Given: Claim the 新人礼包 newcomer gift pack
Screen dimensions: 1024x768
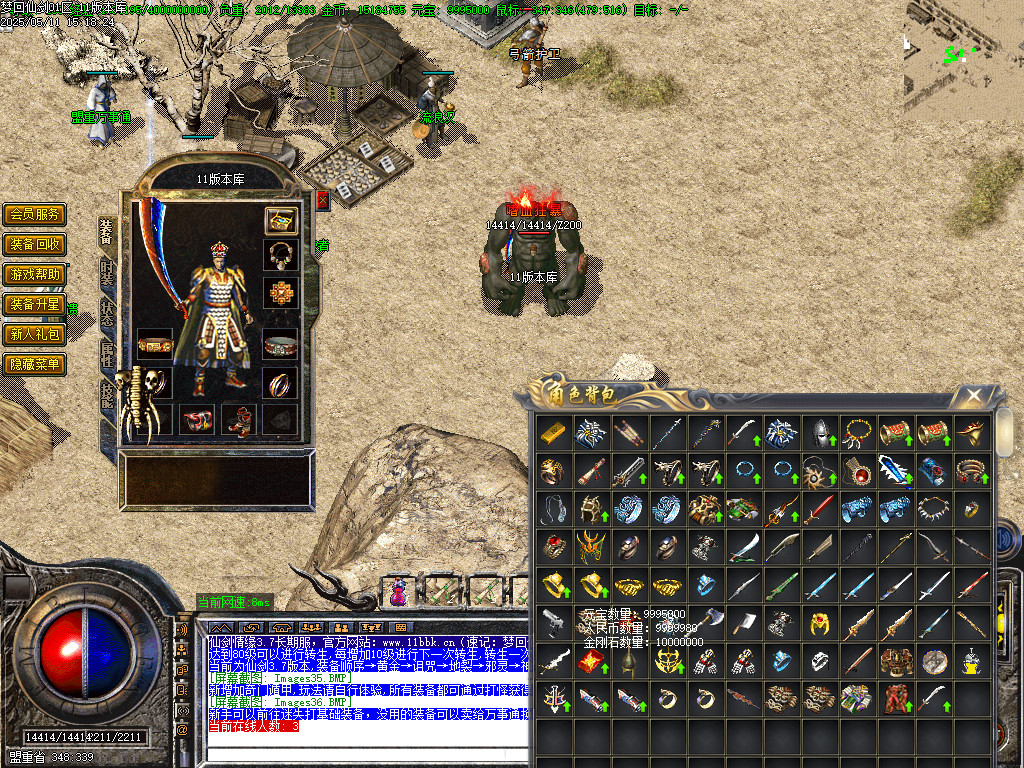Looking at the screenshot, I should tap(35, 334).
